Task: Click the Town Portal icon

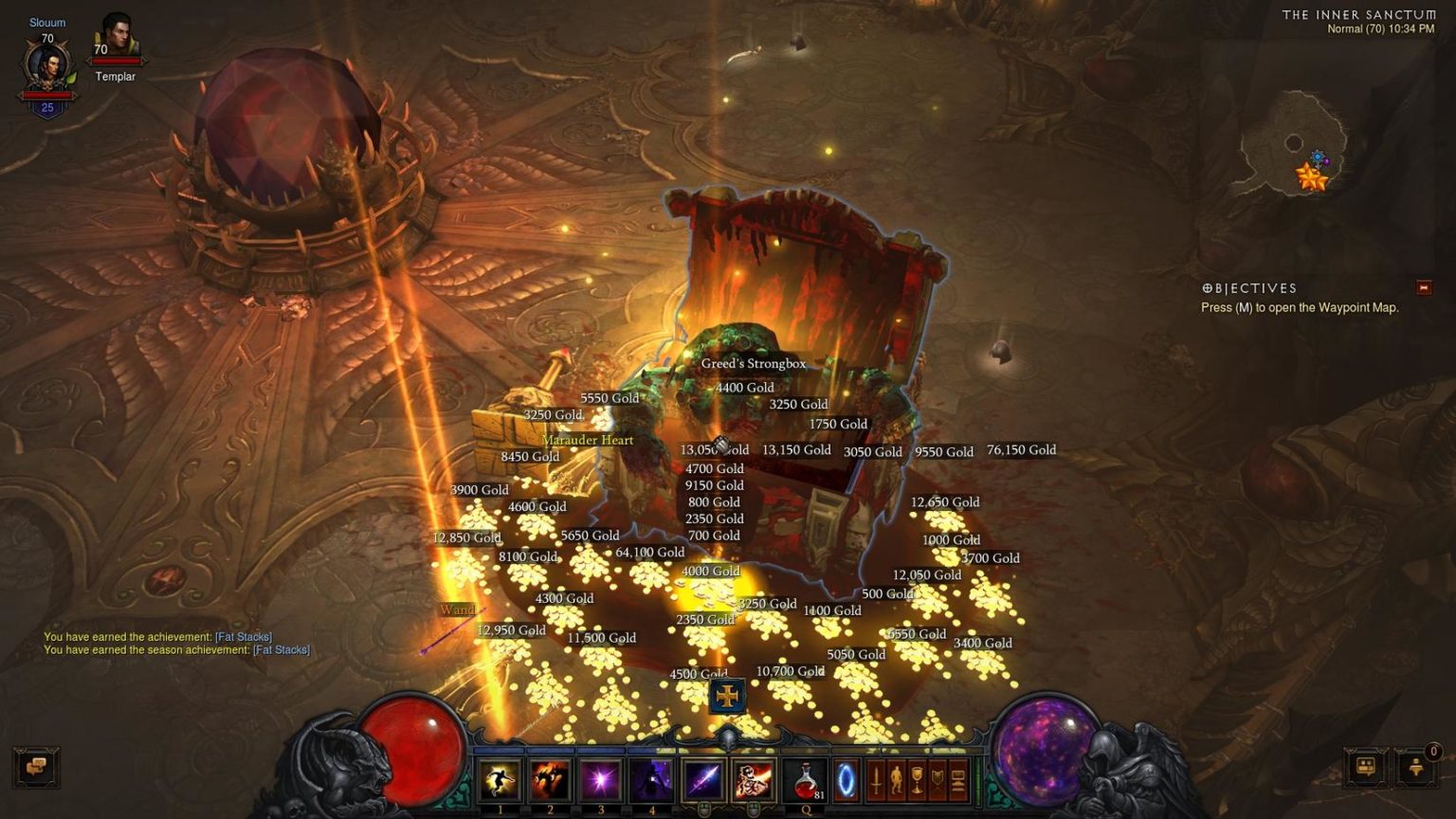Action: coord(846,781)
